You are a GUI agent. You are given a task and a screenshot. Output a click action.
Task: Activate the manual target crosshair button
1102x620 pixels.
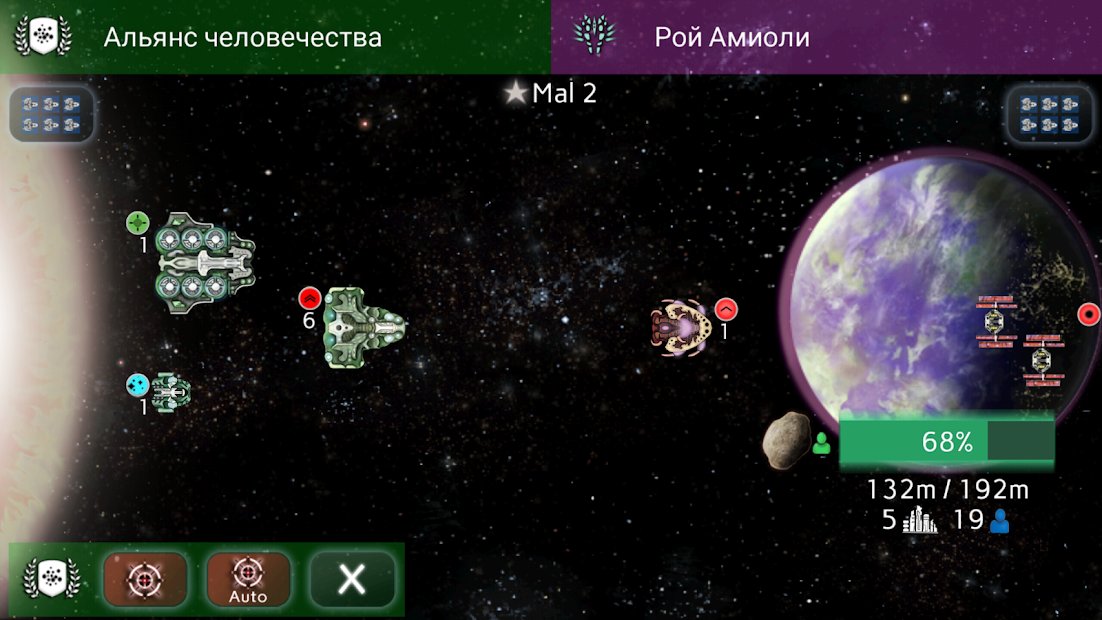(145, 579)
